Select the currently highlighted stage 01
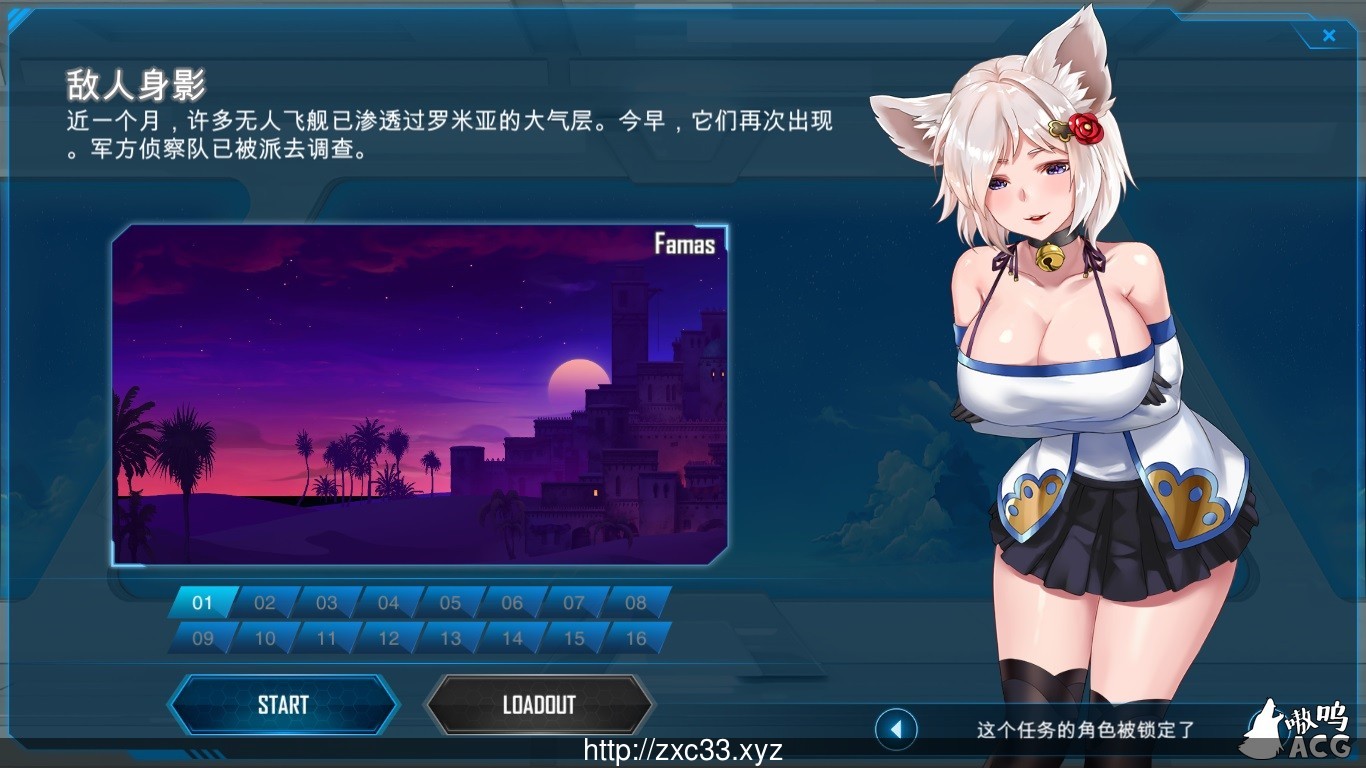1366x768 pixels. [203, 603]
